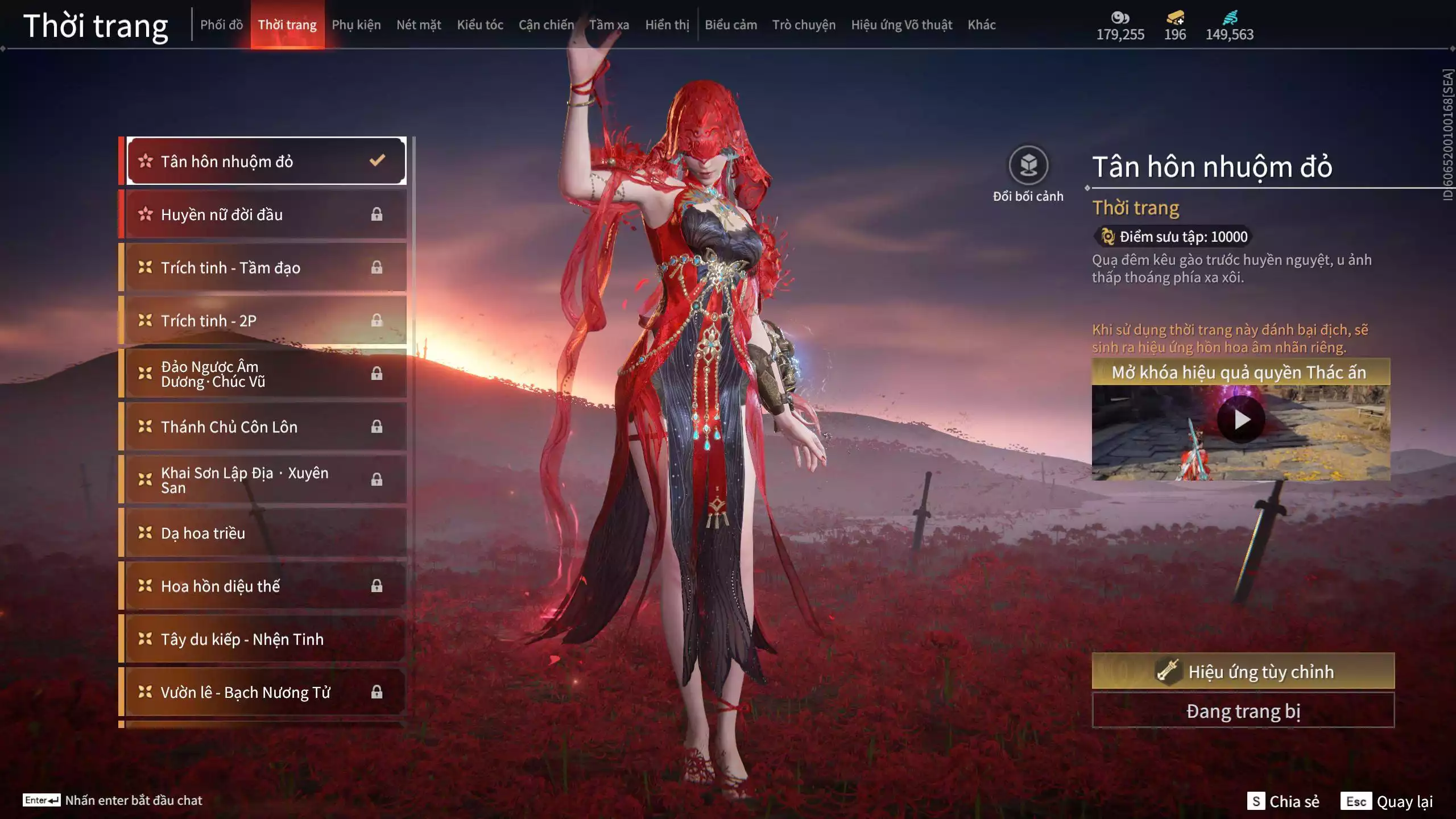Go to the Kiểu tóc tab

click(x=480, y=25)
